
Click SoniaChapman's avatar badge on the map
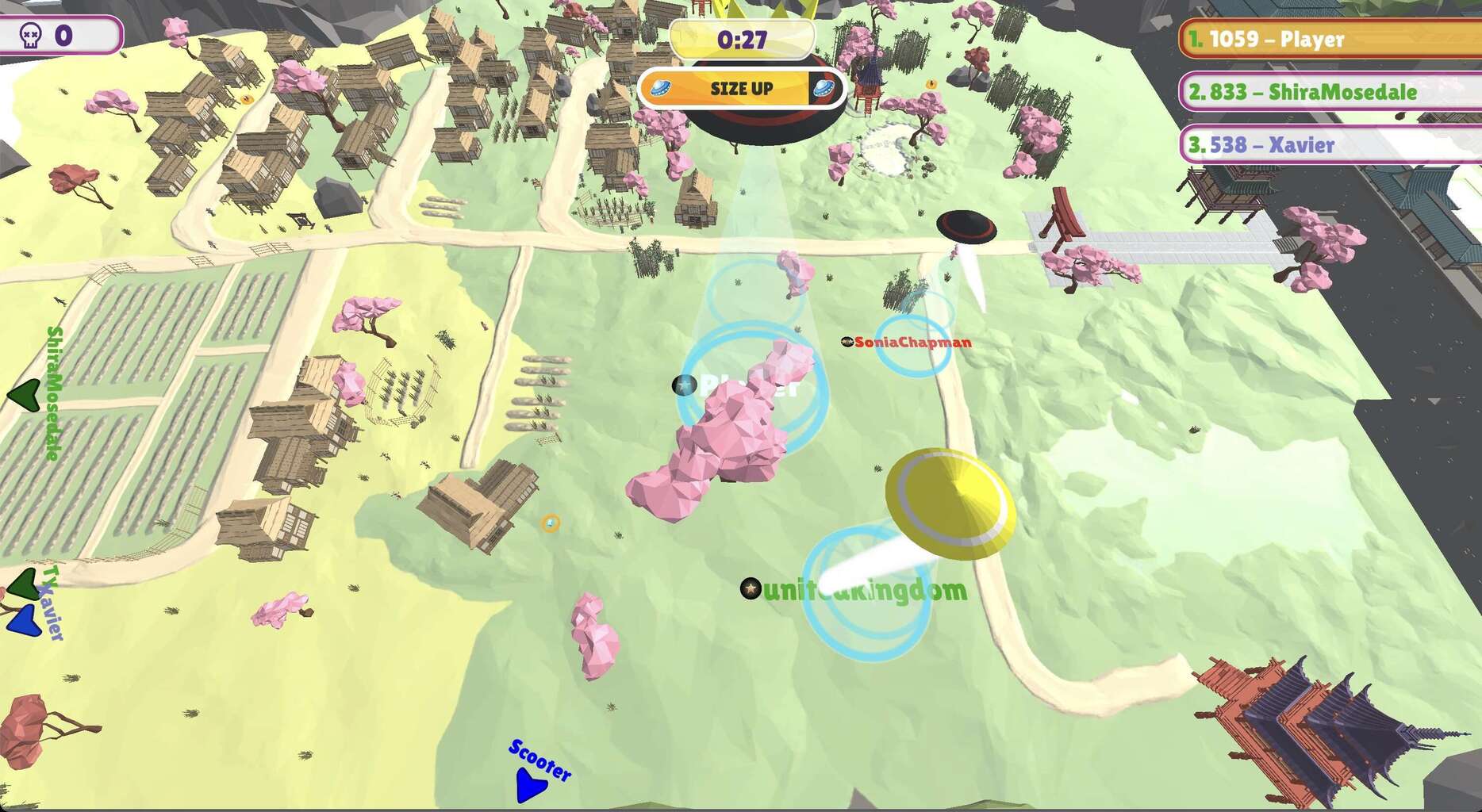[x=848, y=343]
